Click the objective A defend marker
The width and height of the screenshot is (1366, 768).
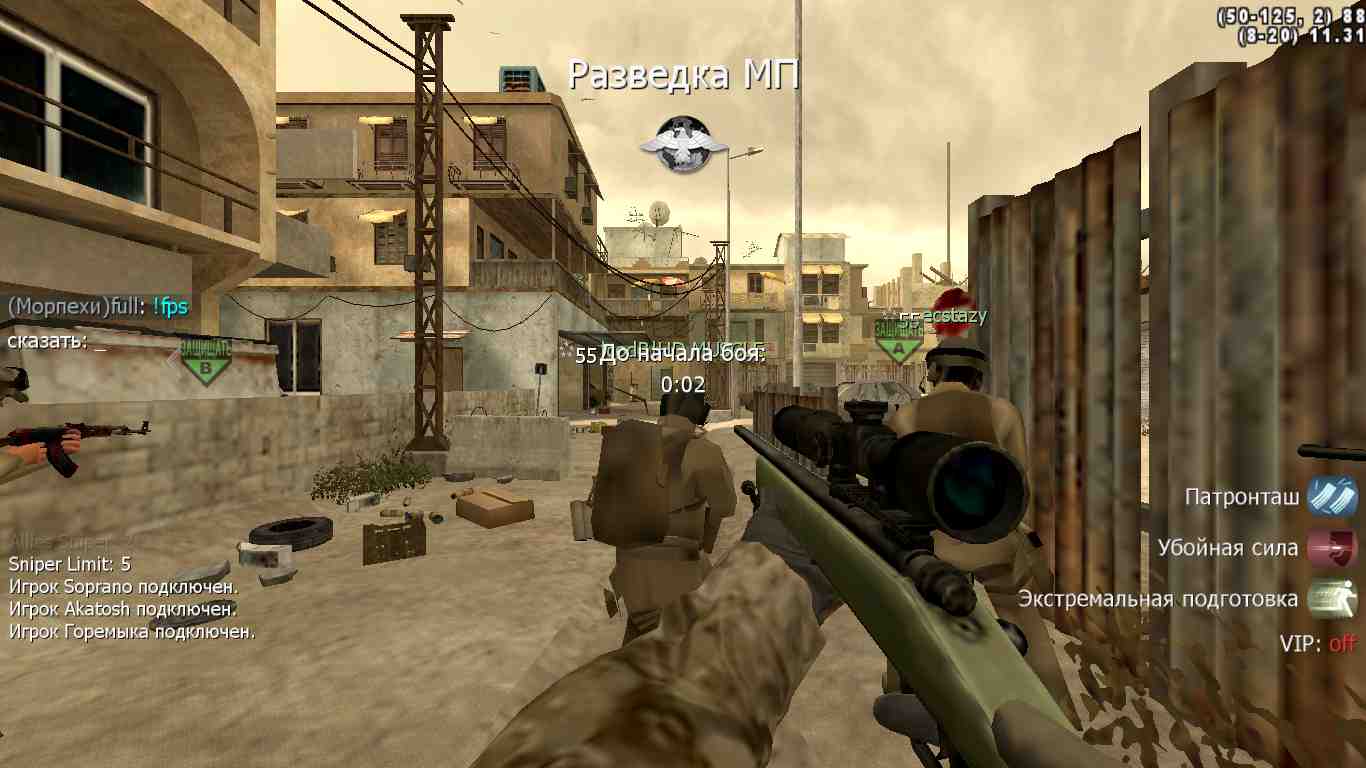[x=899, y=341]
